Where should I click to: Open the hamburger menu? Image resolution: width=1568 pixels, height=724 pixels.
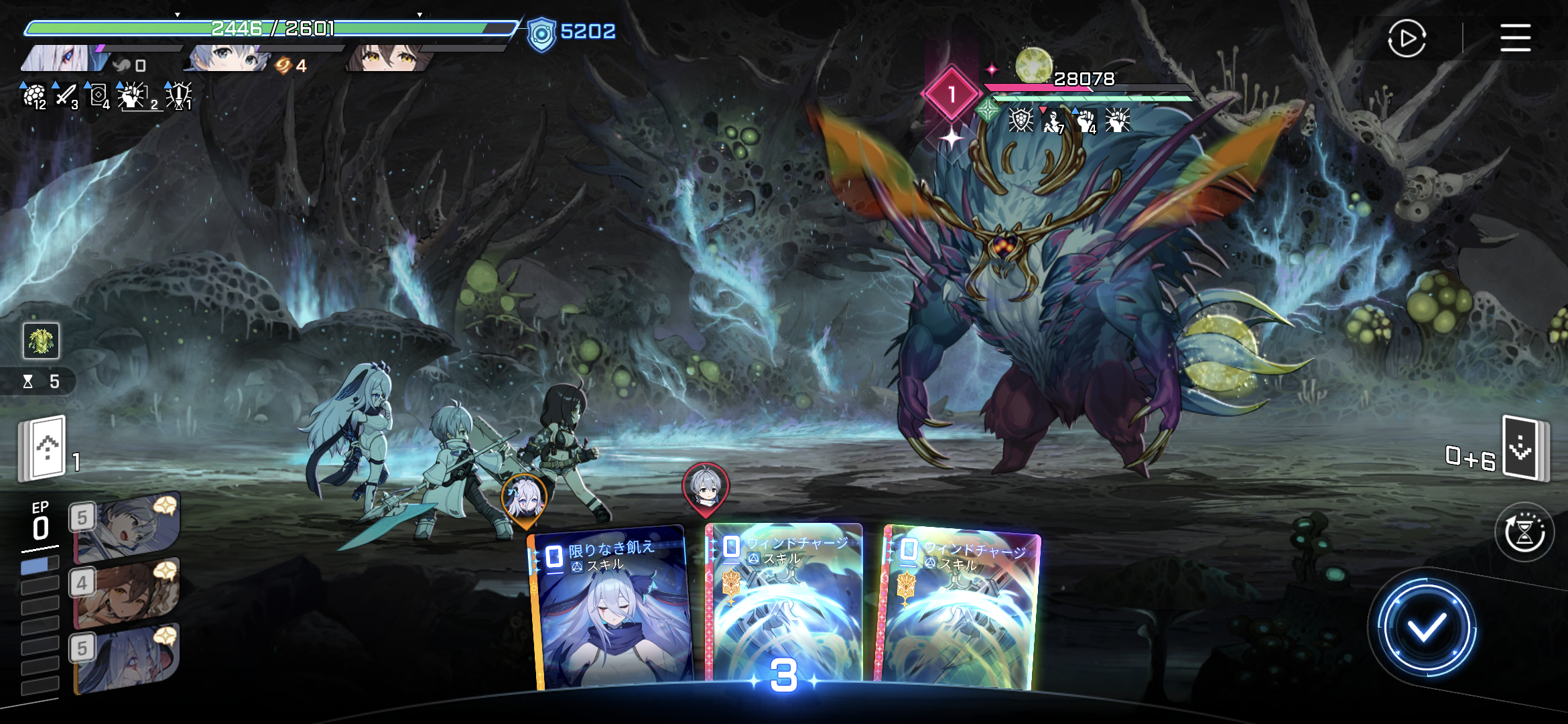(x=1515, y=38)
